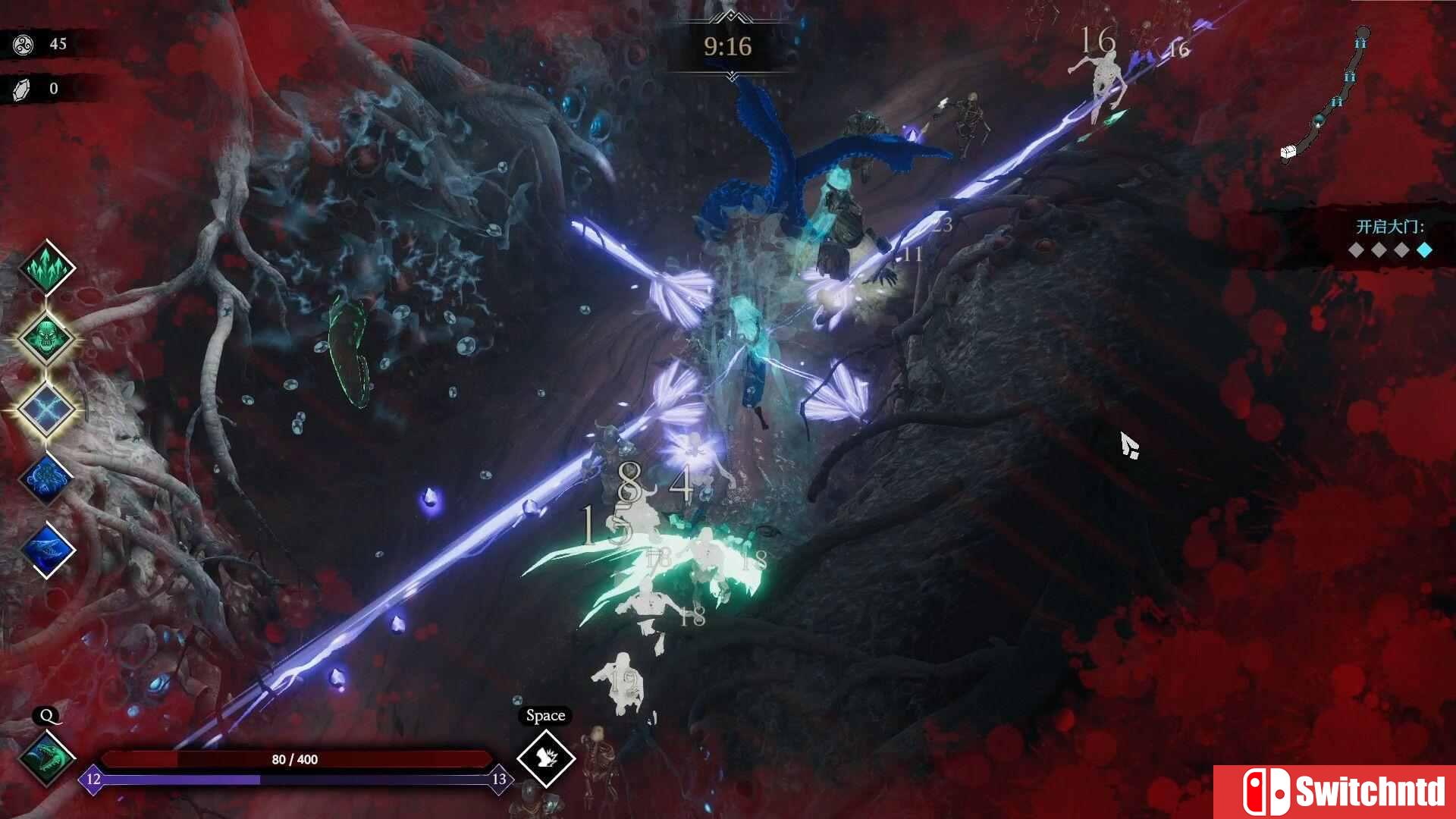Click the 开启大门 objective label
Screen dimensions: 1456x819
click(1386, 225)
